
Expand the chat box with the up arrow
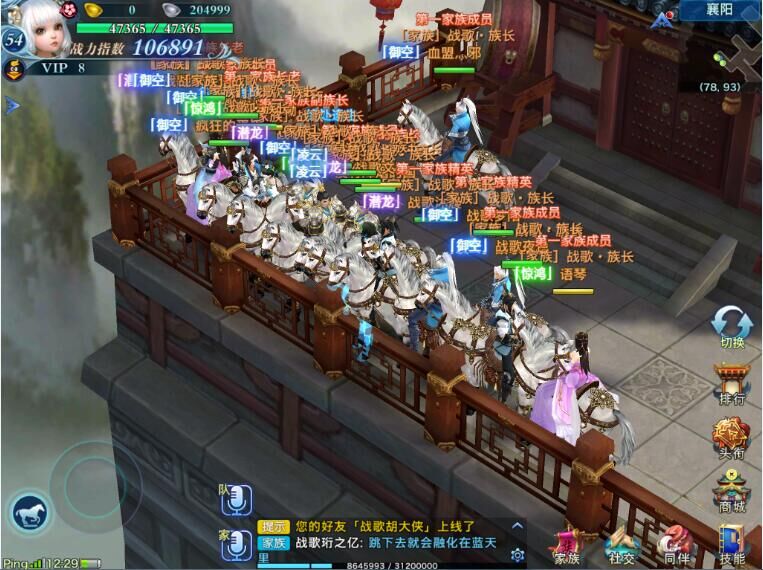pyautogui.click(x=516, y=524)
